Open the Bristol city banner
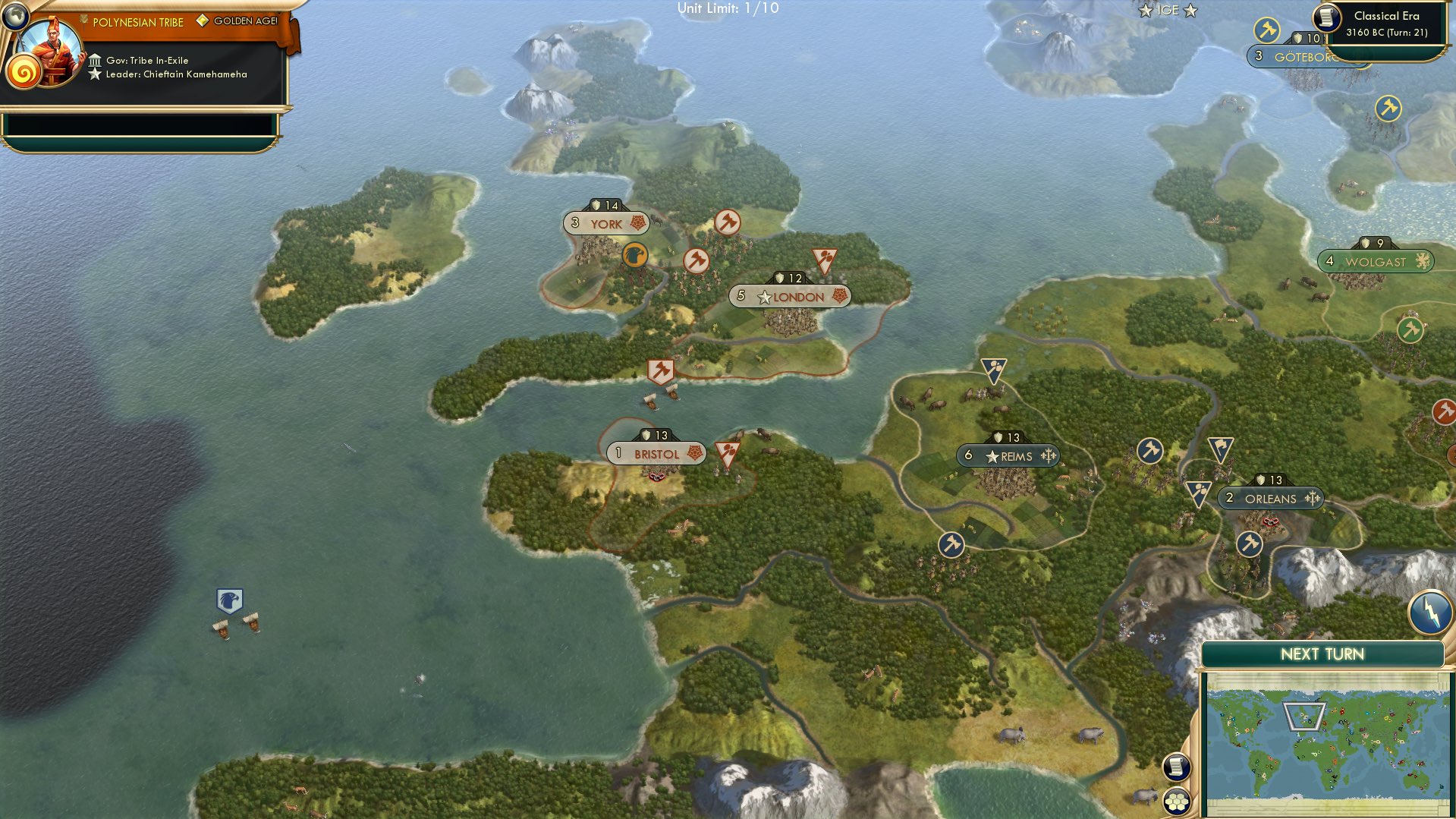 [x=657, y=453]
